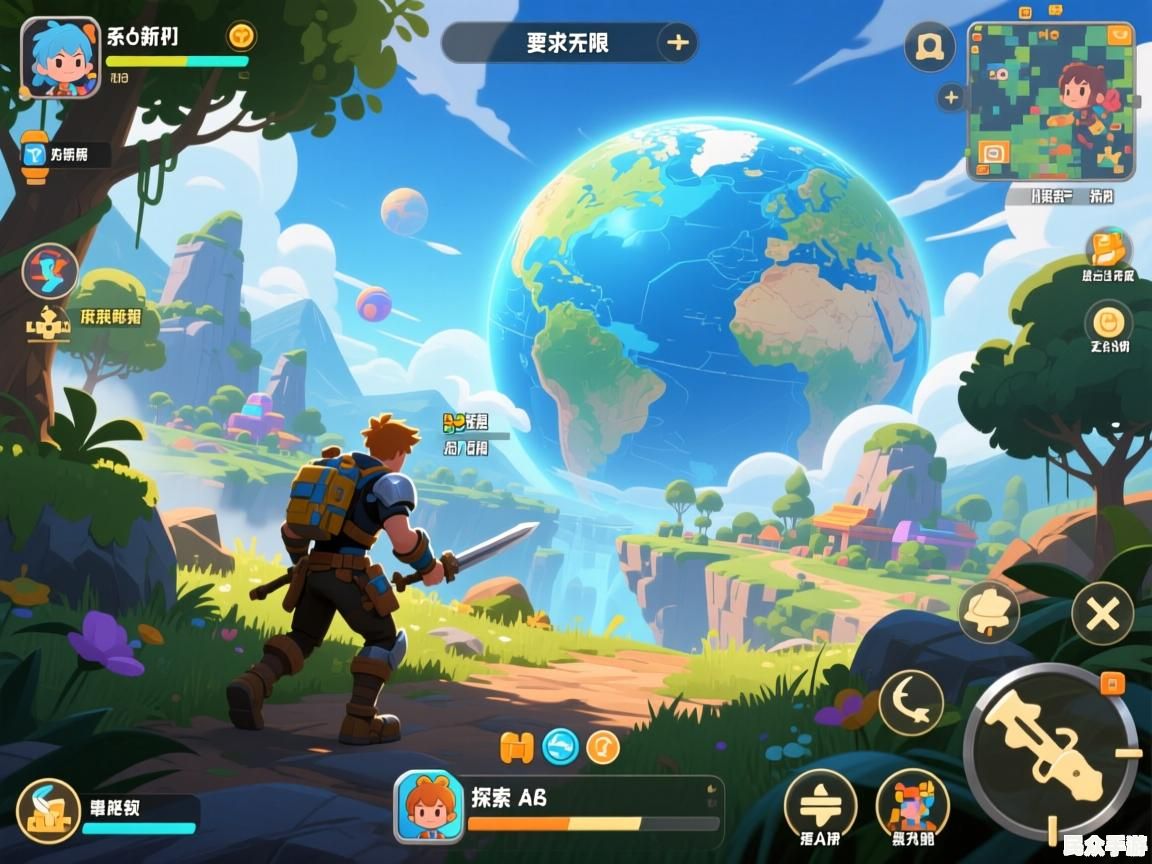Image resolution: width=1152 pixels, height=864 pixels.
Task: Open the orange backpack icon under the minimap
Action: [x=1108, y=248]
